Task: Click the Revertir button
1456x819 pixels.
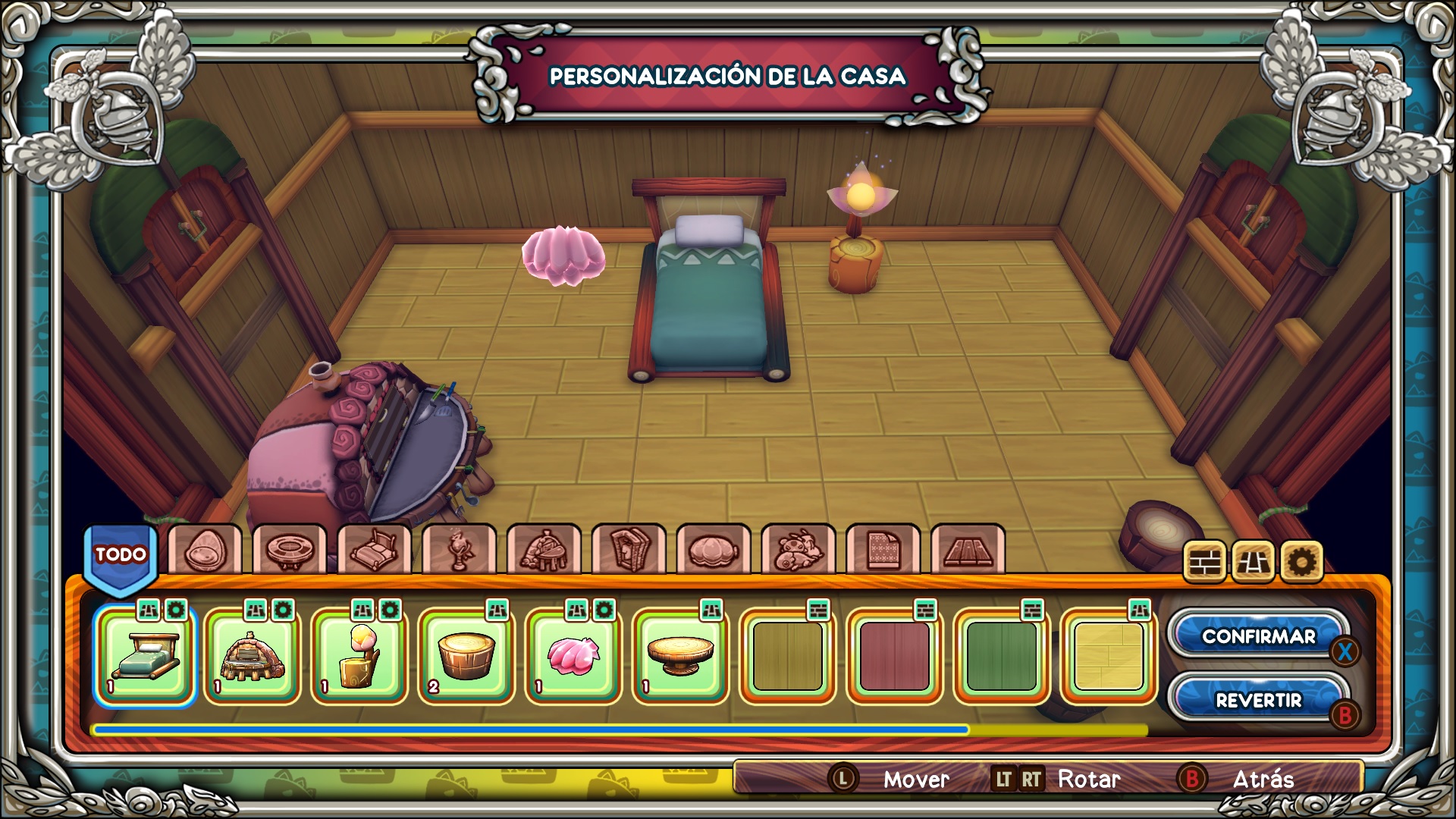Action: (x=1258, y=700)
